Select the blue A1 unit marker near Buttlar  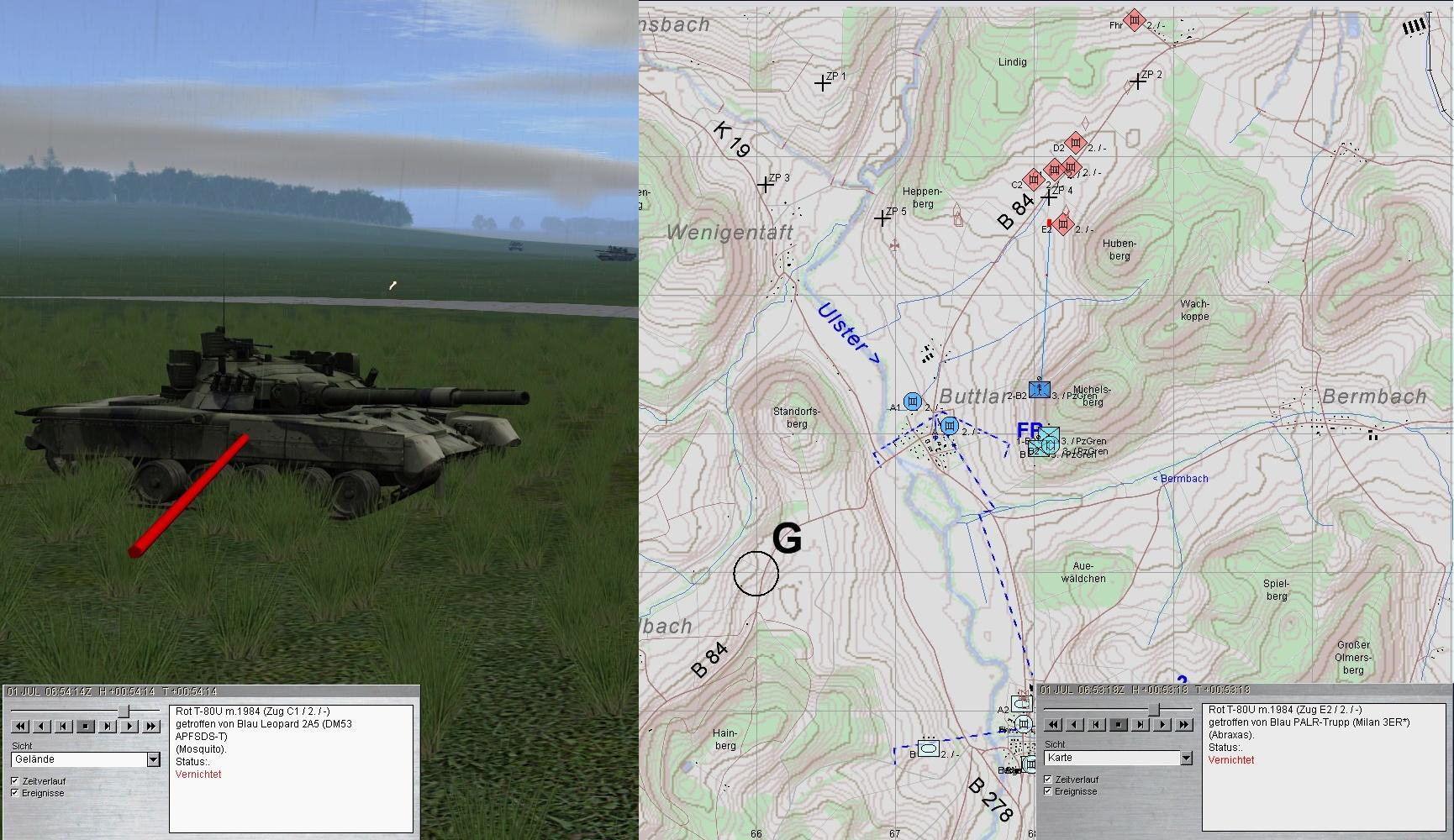913,402
